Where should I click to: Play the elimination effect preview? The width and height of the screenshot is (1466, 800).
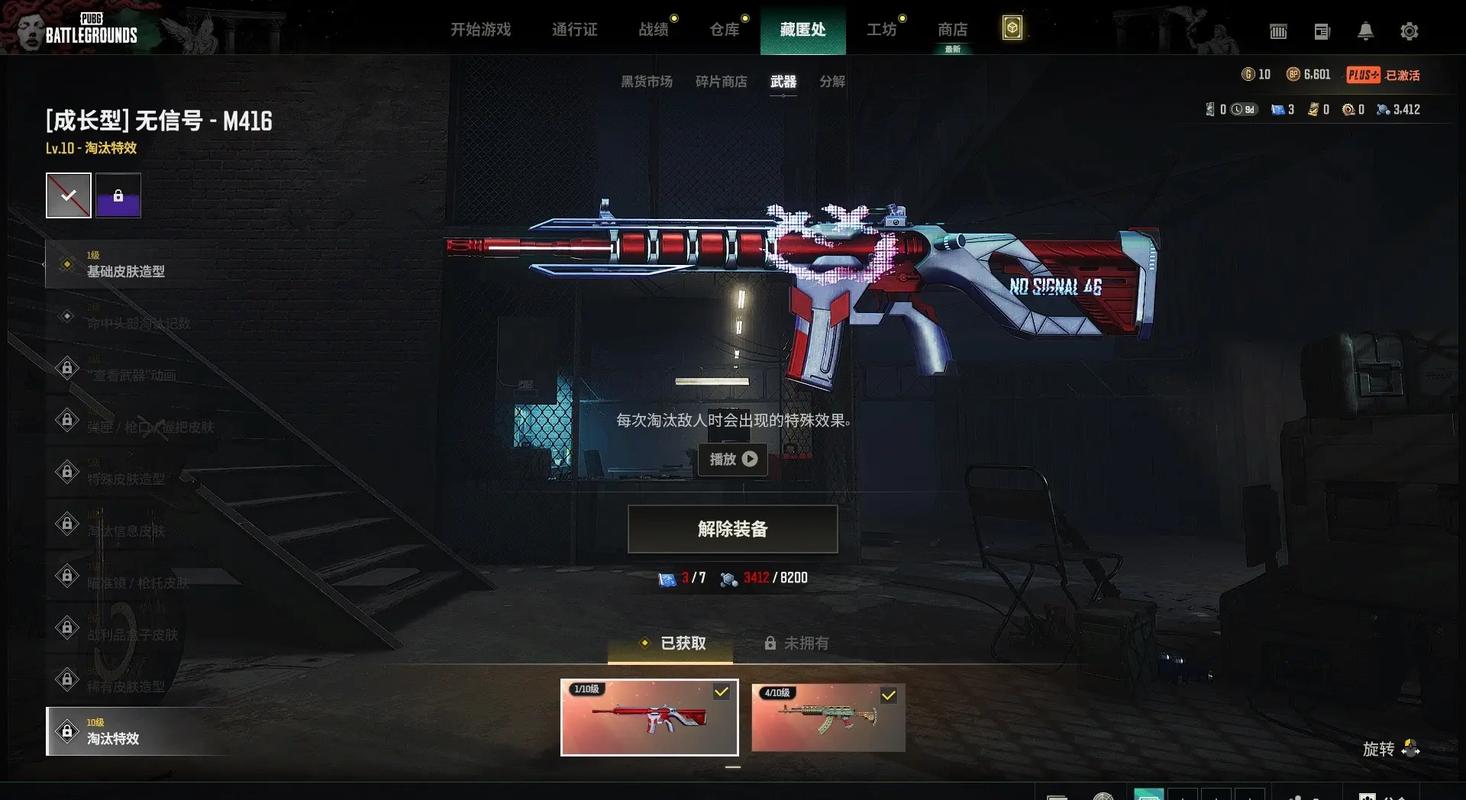(732, 460)
